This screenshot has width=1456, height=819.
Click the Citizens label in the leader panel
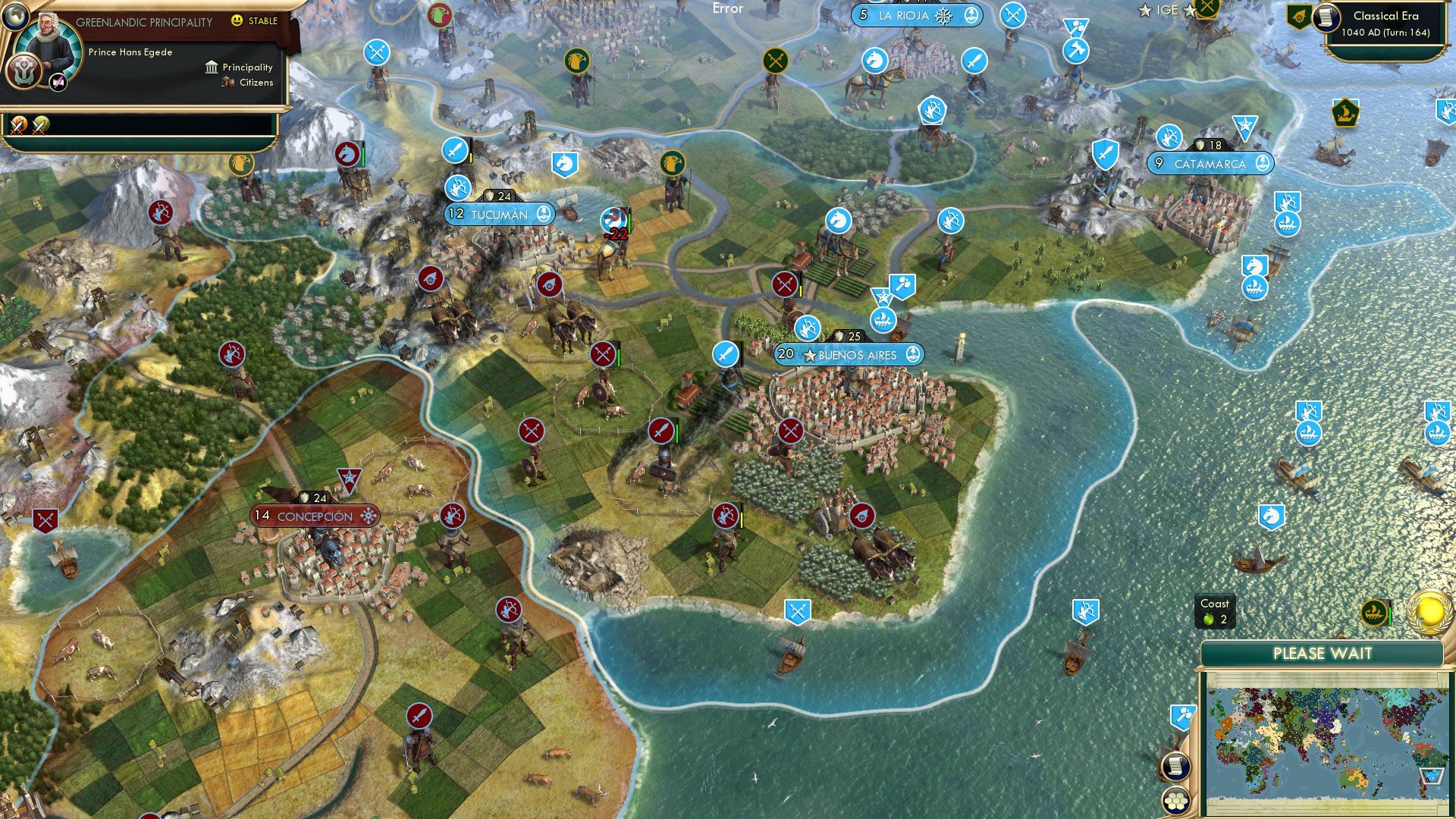click(x=256, y=83)
